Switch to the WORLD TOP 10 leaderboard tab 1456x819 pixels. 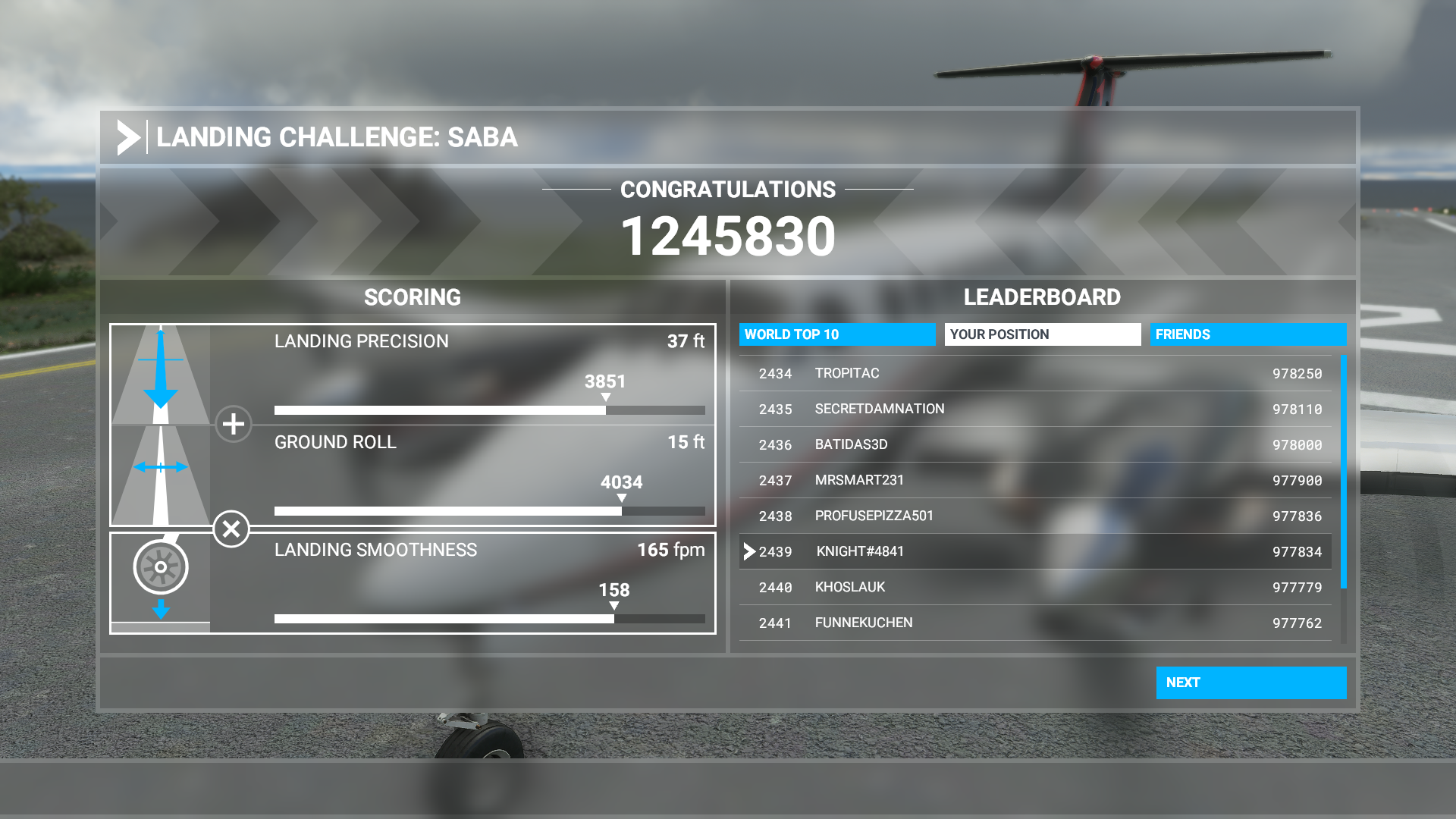836,334
